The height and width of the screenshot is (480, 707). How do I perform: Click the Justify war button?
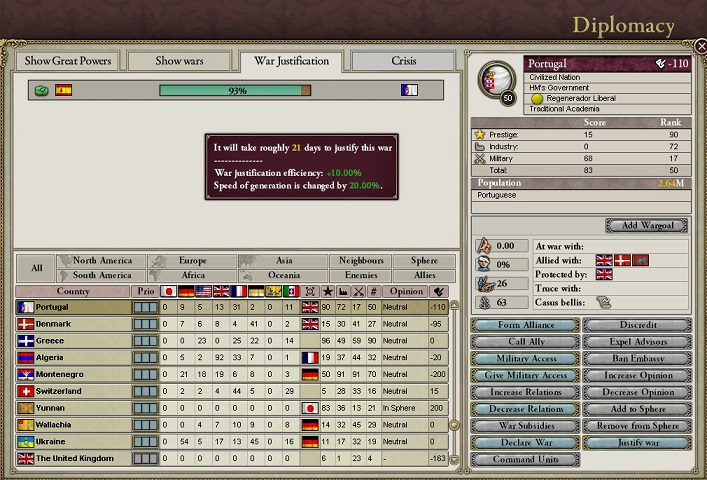[636, 443]
